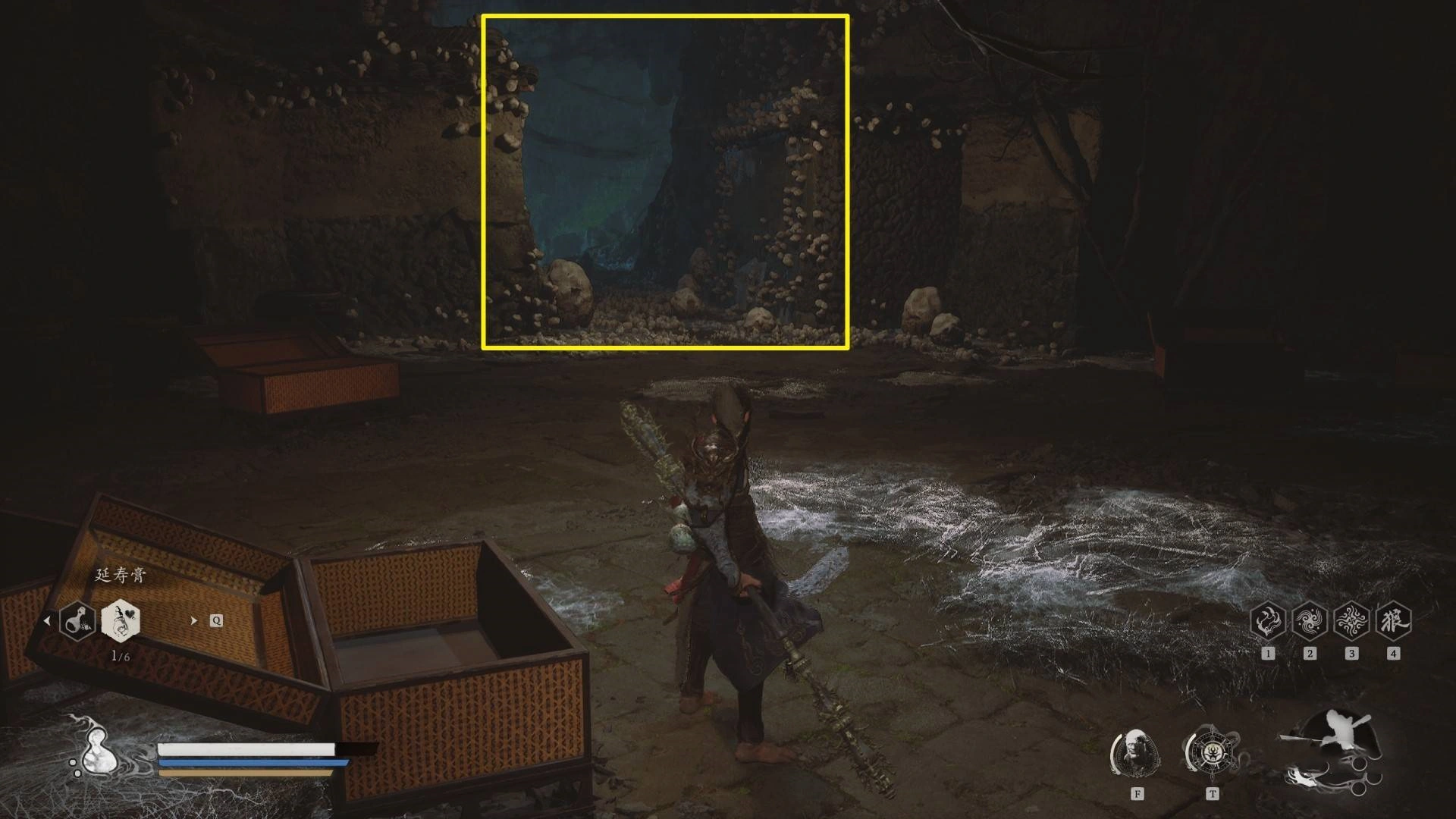
Task: Cycle quick items with the left arrow
Action: coord(47,620)
